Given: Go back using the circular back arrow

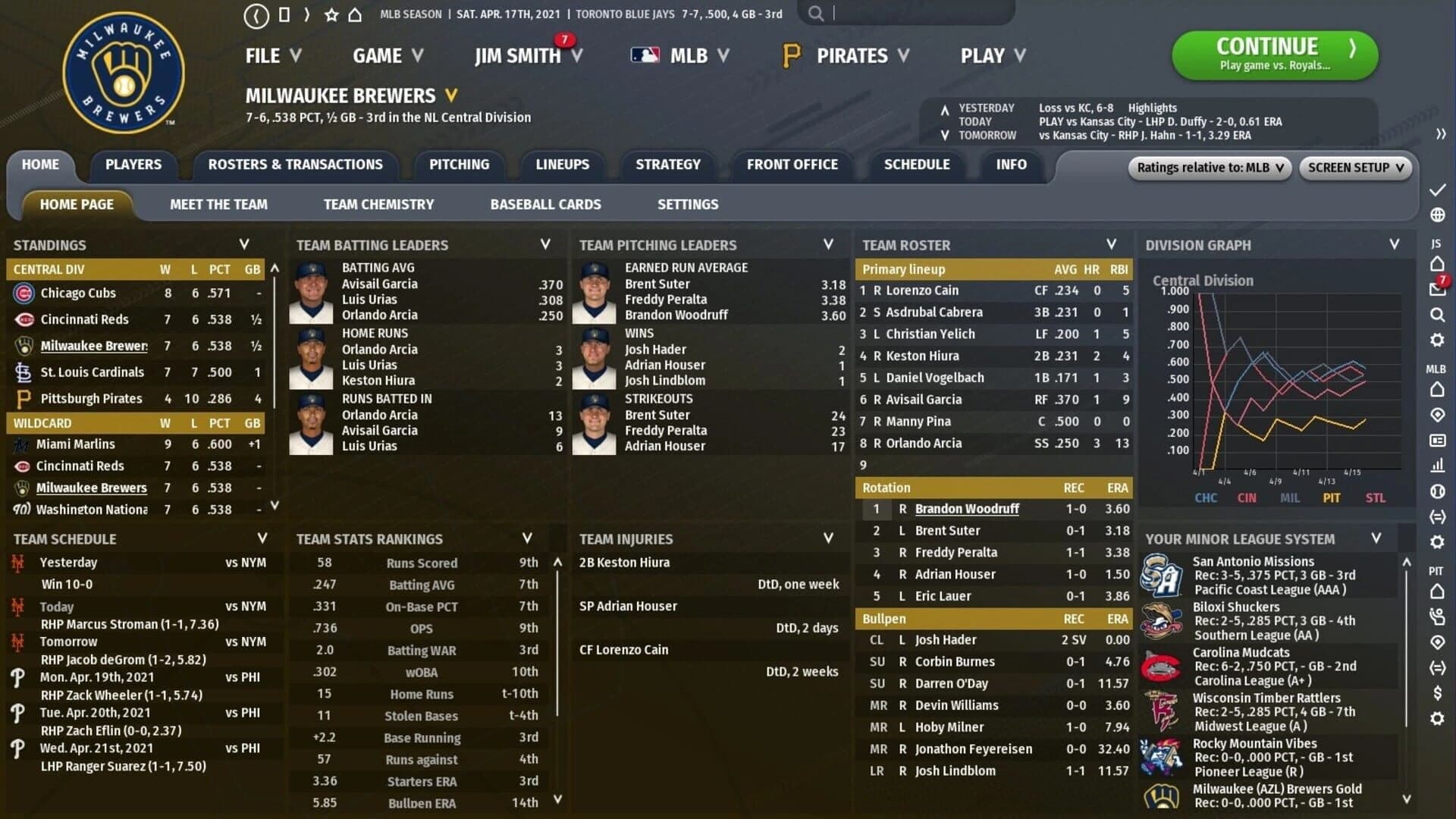Looking at the screenshot, I should 256,13.
